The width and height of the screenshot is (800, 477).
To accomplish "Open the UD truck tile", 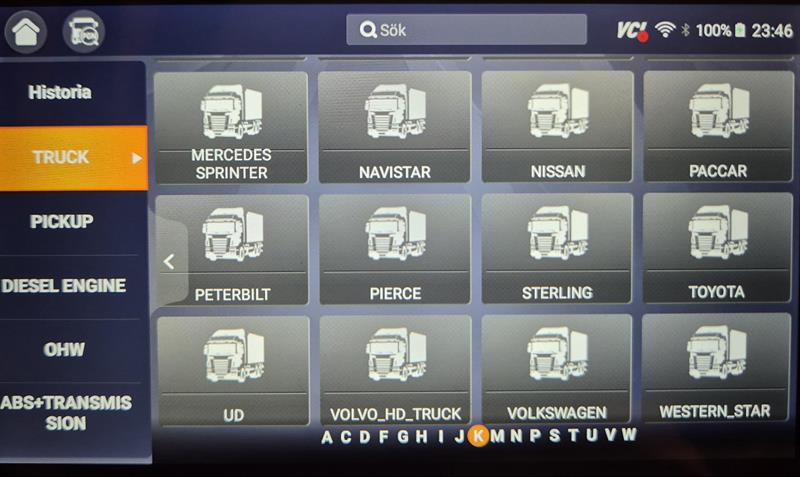I will [233, 370].
